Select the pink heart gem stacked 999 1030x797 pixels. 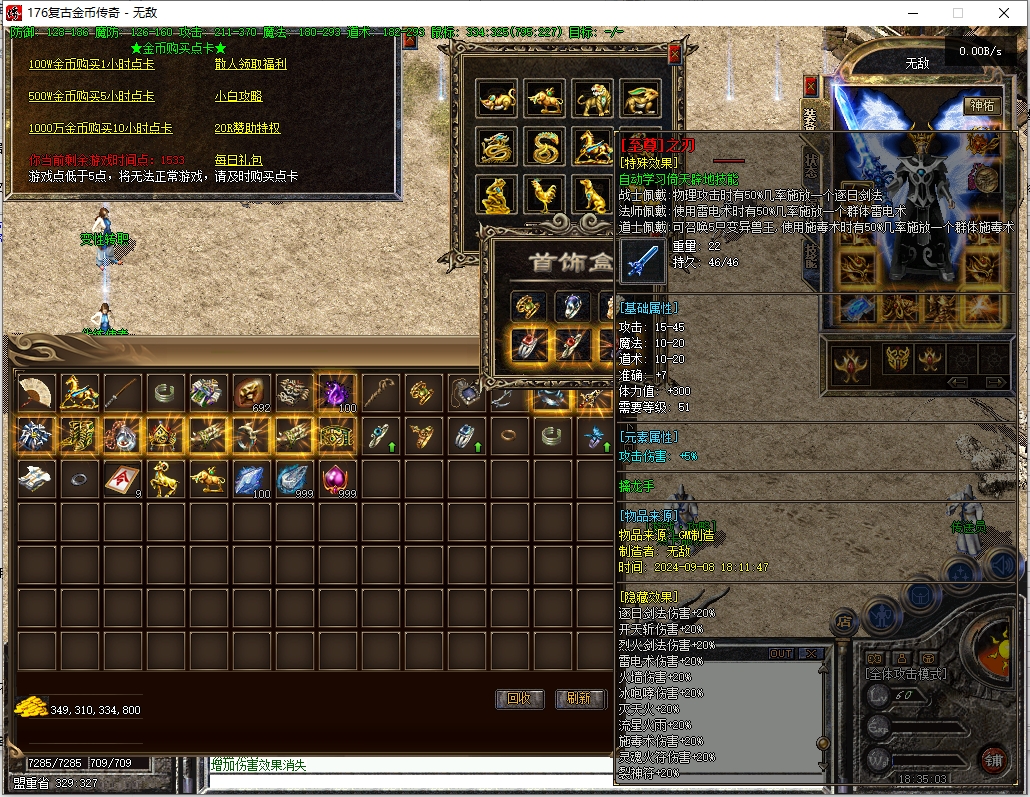[x=338, y=479]
